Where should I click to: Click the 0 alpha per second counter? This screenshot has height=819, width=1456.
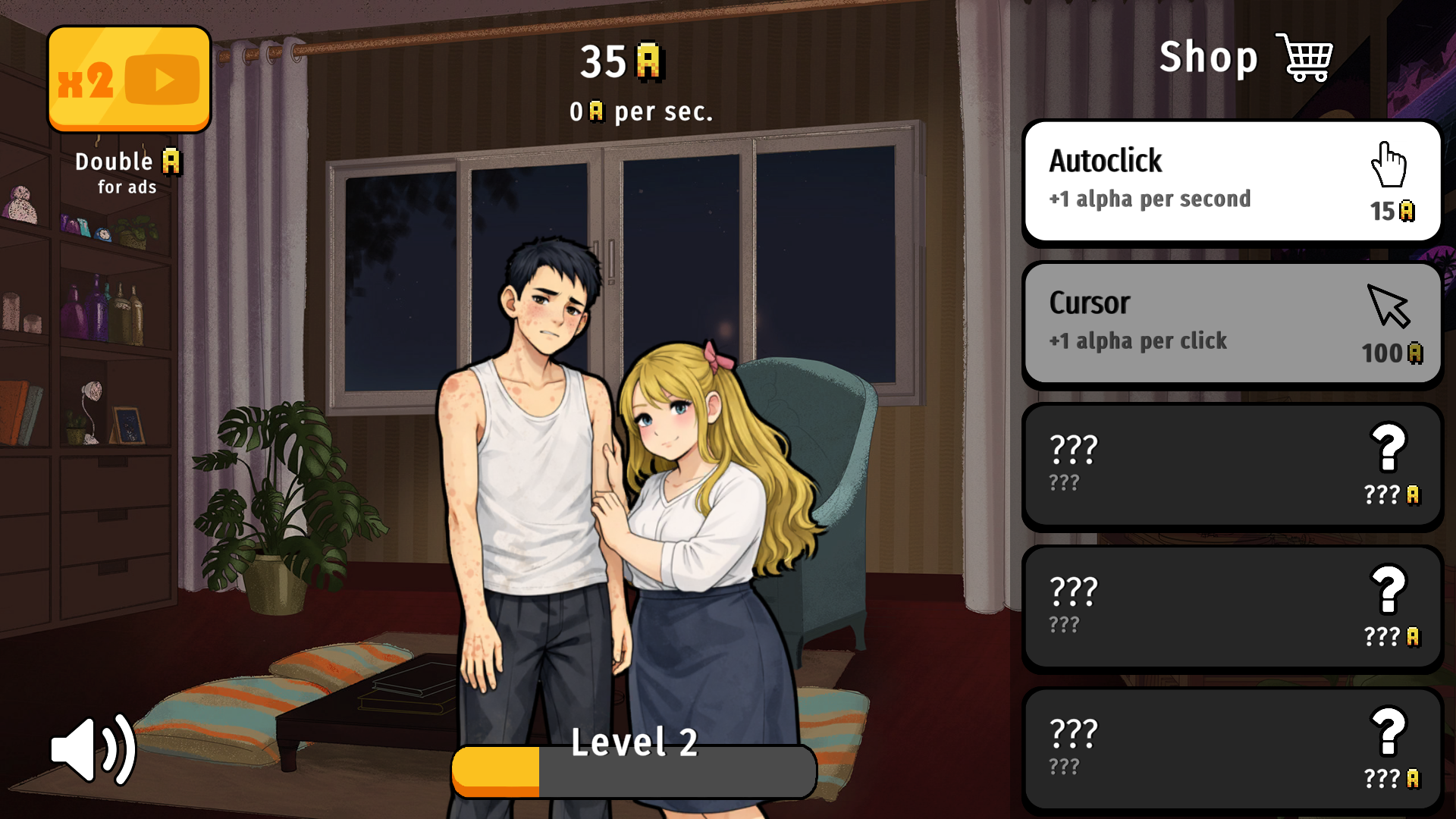click(641, 111)
